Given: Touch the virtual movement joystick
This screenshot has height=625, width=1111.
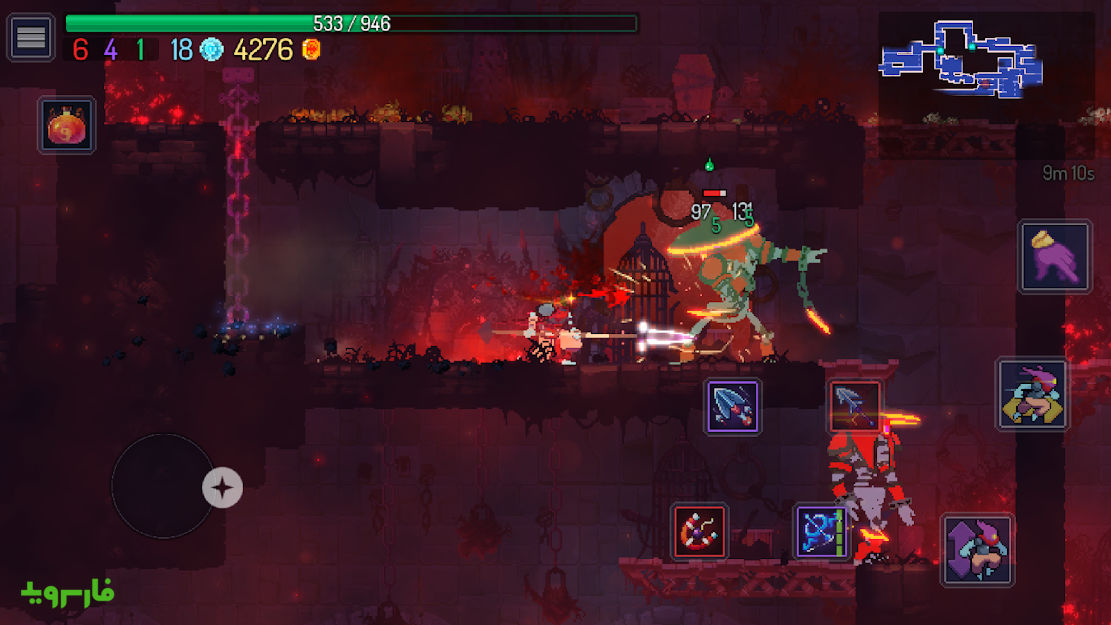Looking at the screenshot, I should (x=163, y=486).
